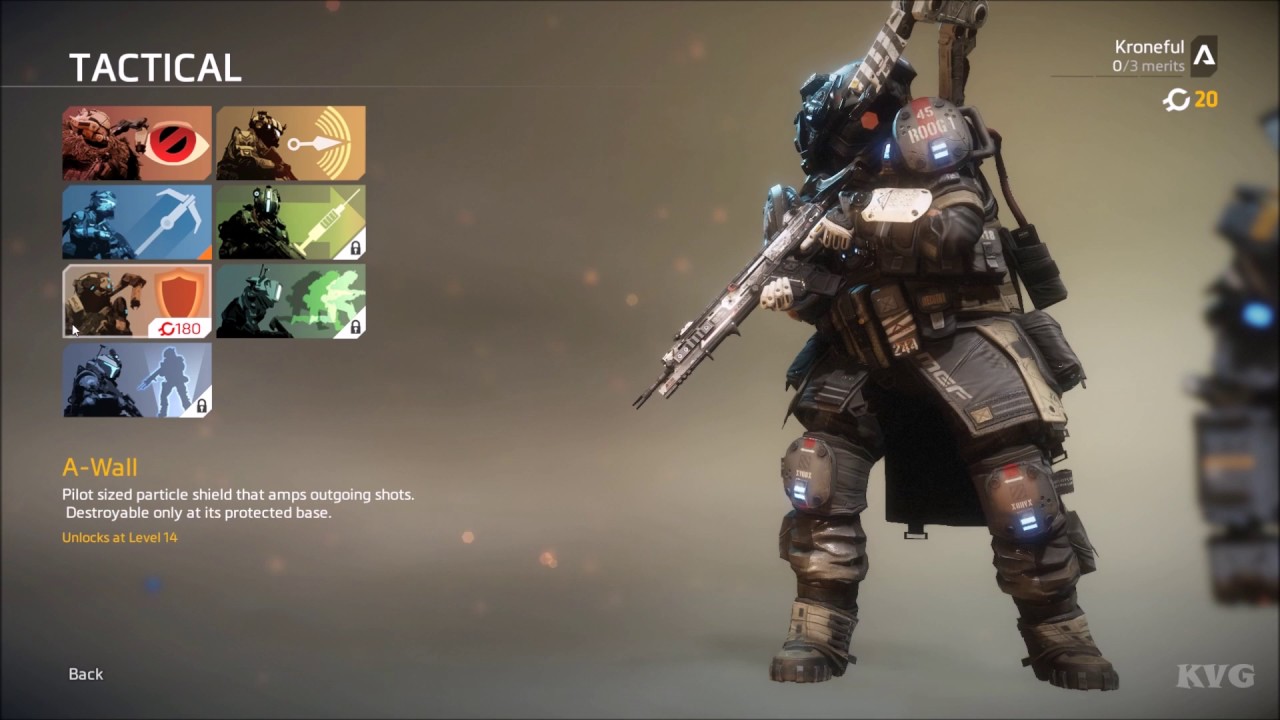1280x720 pixels.
Task: Select the locked Phase Shift tactical
Action: click(291, 301)
